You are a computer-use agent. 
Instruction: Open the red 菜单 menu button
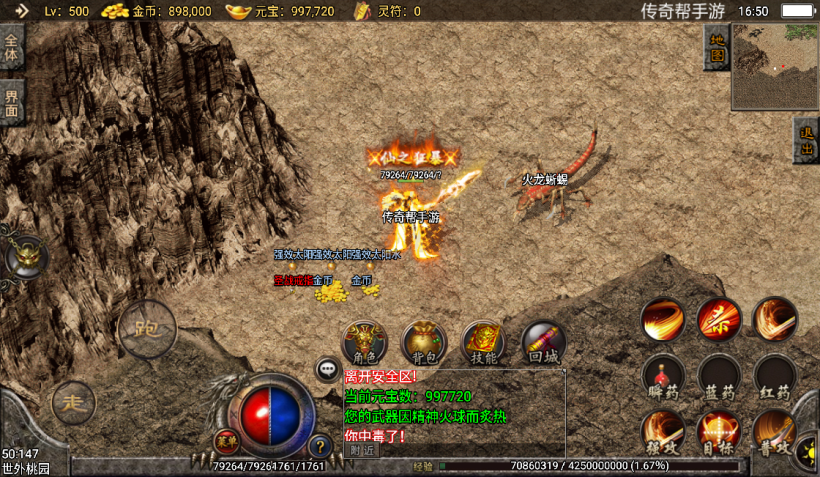point(227,440)
